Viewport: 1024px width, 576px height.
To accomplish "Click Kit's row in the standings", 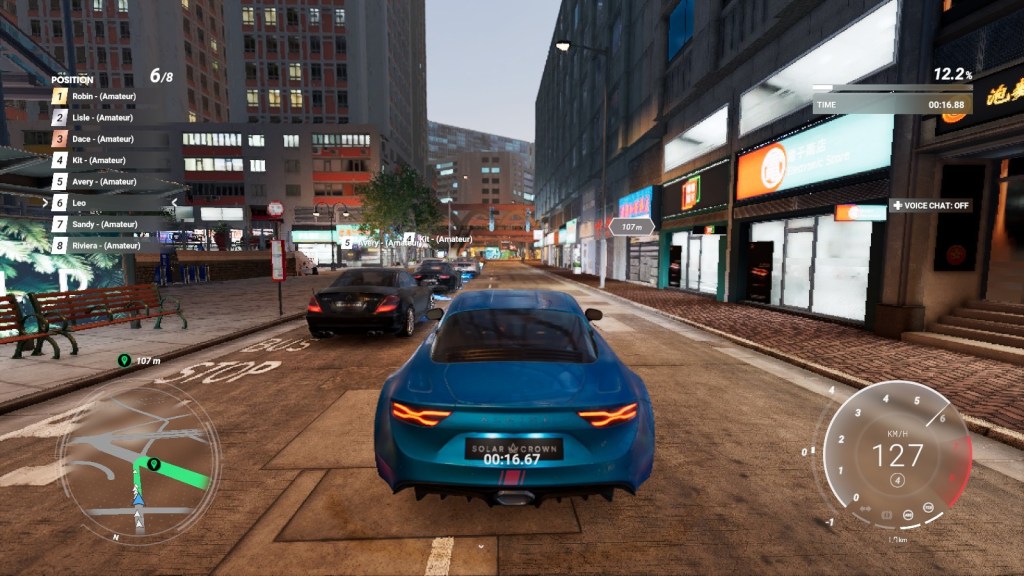I will coord(98,160).
